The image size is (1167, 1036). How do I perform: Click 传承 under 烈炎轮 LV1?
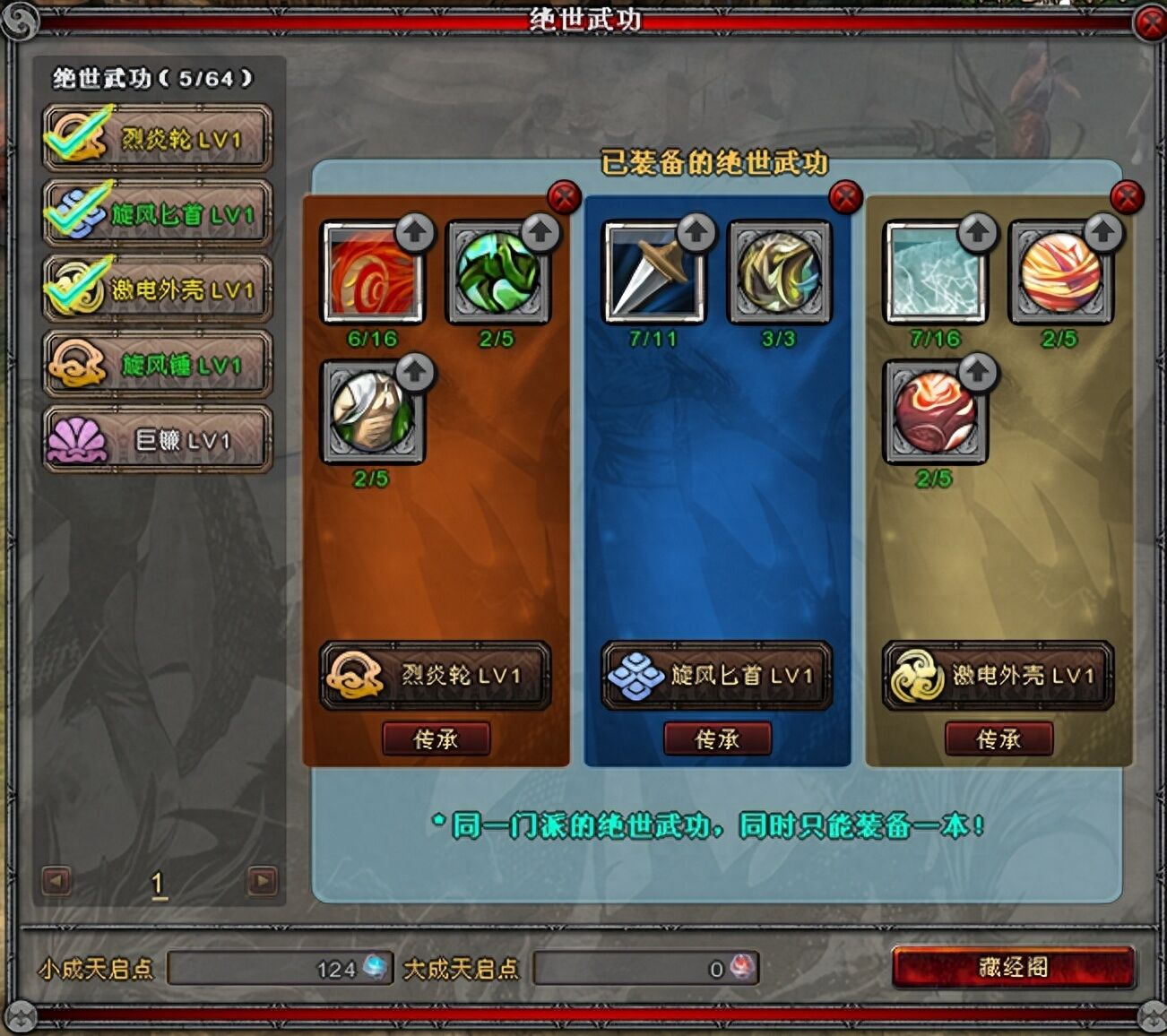(x=437, y=739)
